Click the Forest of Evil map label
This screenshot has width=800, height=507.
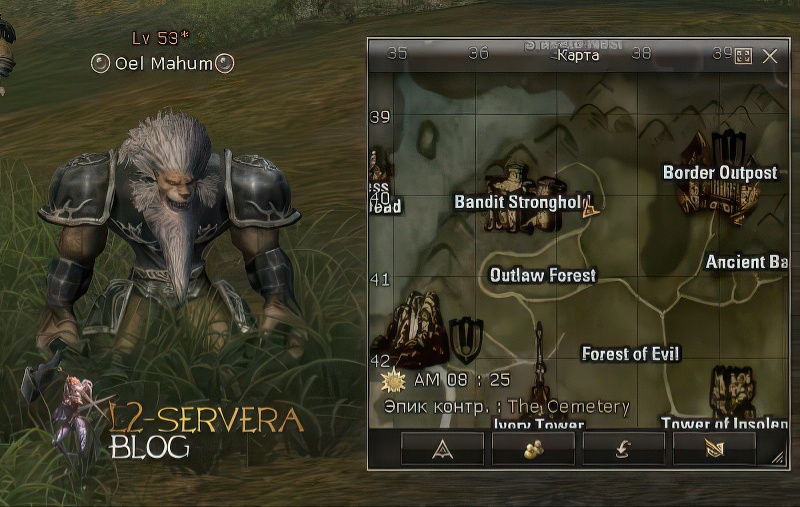pos(631,354)
